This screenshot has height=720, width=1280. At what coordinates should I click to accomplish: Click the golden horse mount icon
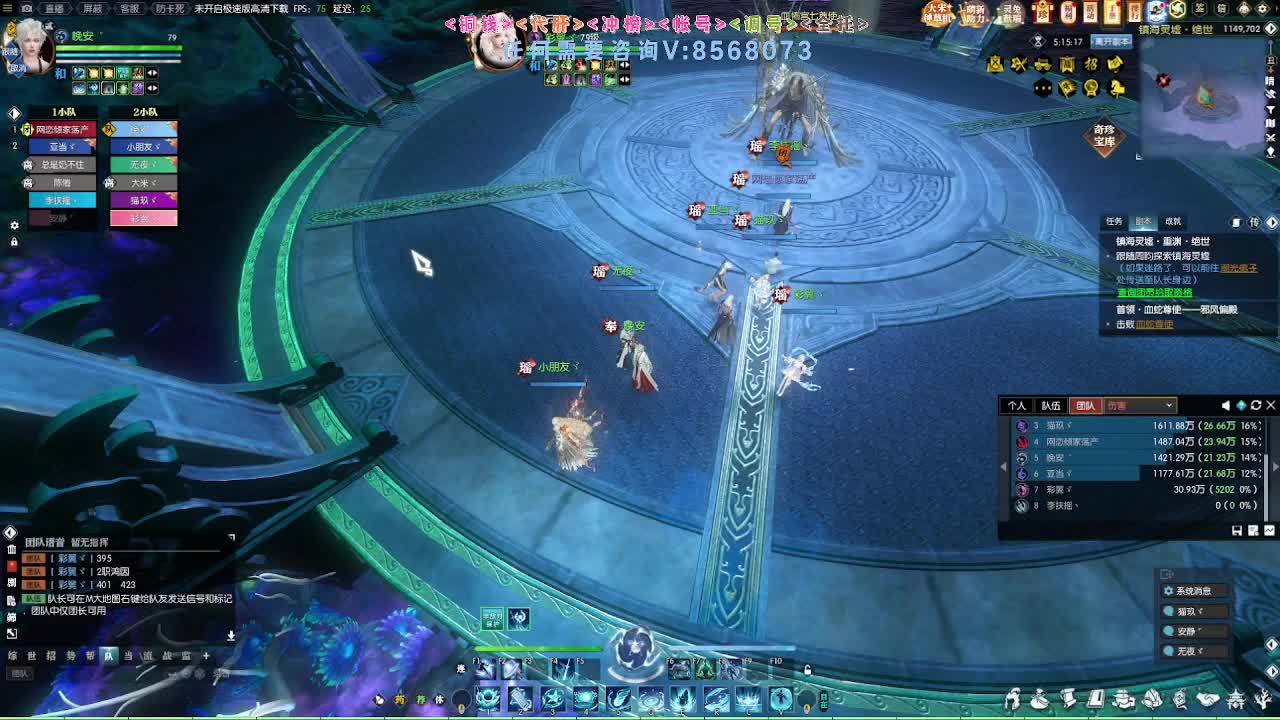(x=1116, y=88)
